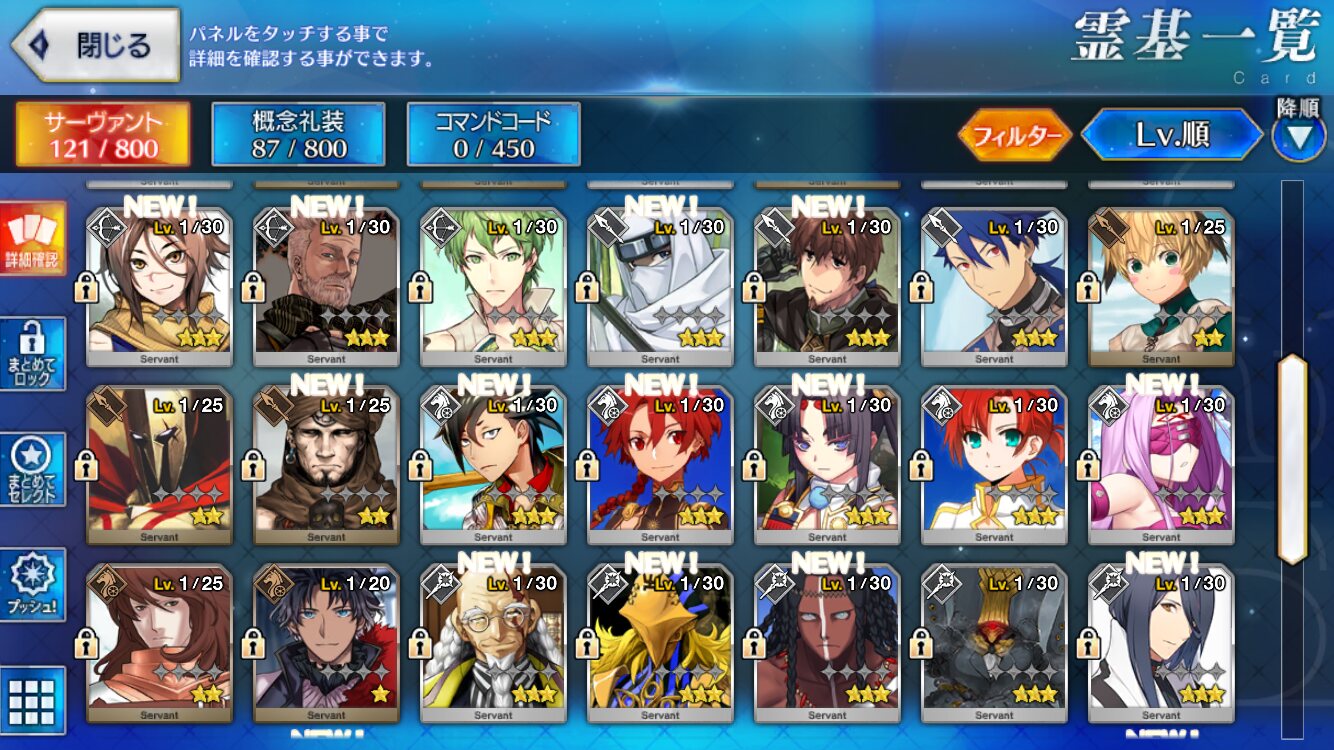The width and height of the screenshot is (1334, 750).
Task: Select the red-haired braided rider card
Action: 660,465
